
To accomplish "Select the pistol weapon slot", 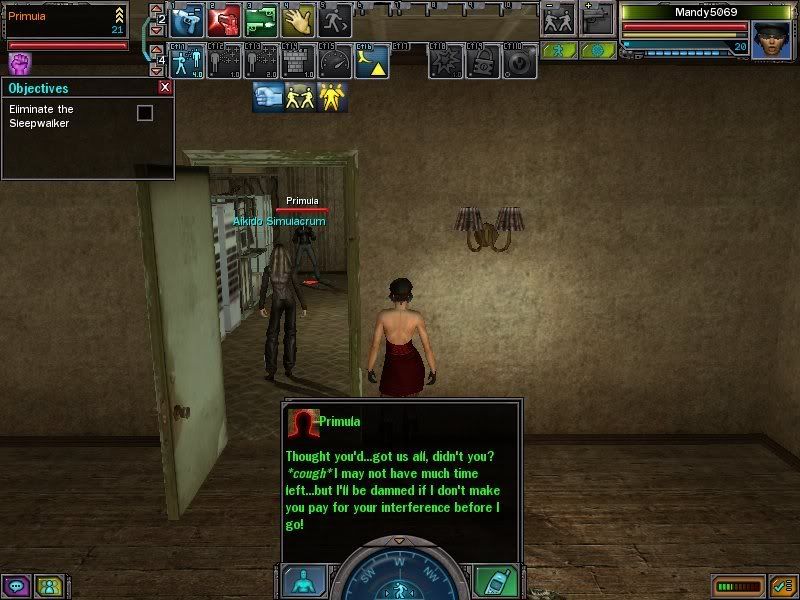I will click(x=597, y=20).
